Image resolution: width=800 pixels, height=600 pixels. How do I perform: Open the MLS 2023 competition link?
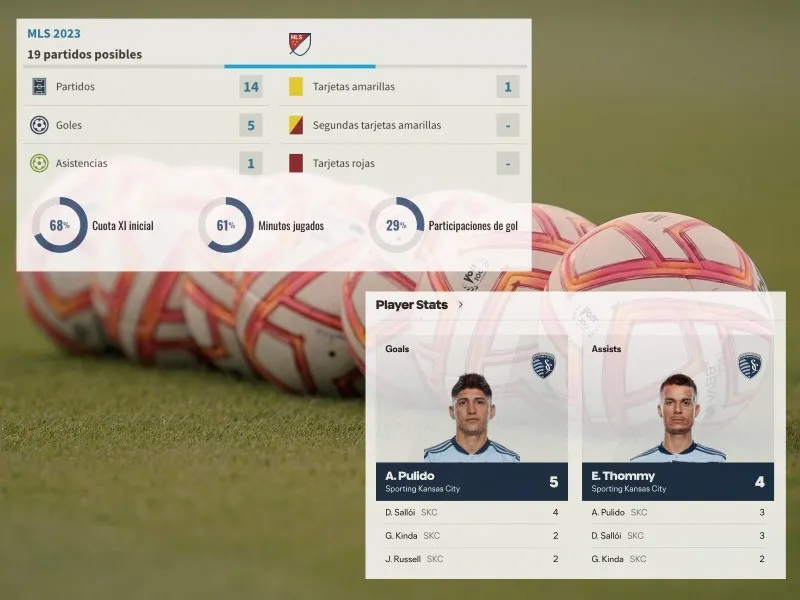54,33
